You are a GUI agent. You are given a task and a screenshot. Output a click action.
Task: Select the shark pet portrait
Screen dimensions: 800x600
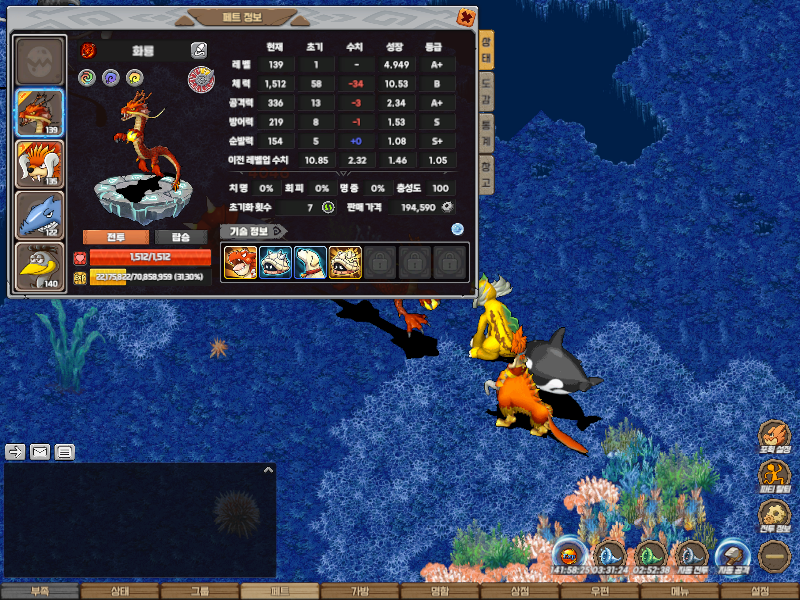click(40, 215)
